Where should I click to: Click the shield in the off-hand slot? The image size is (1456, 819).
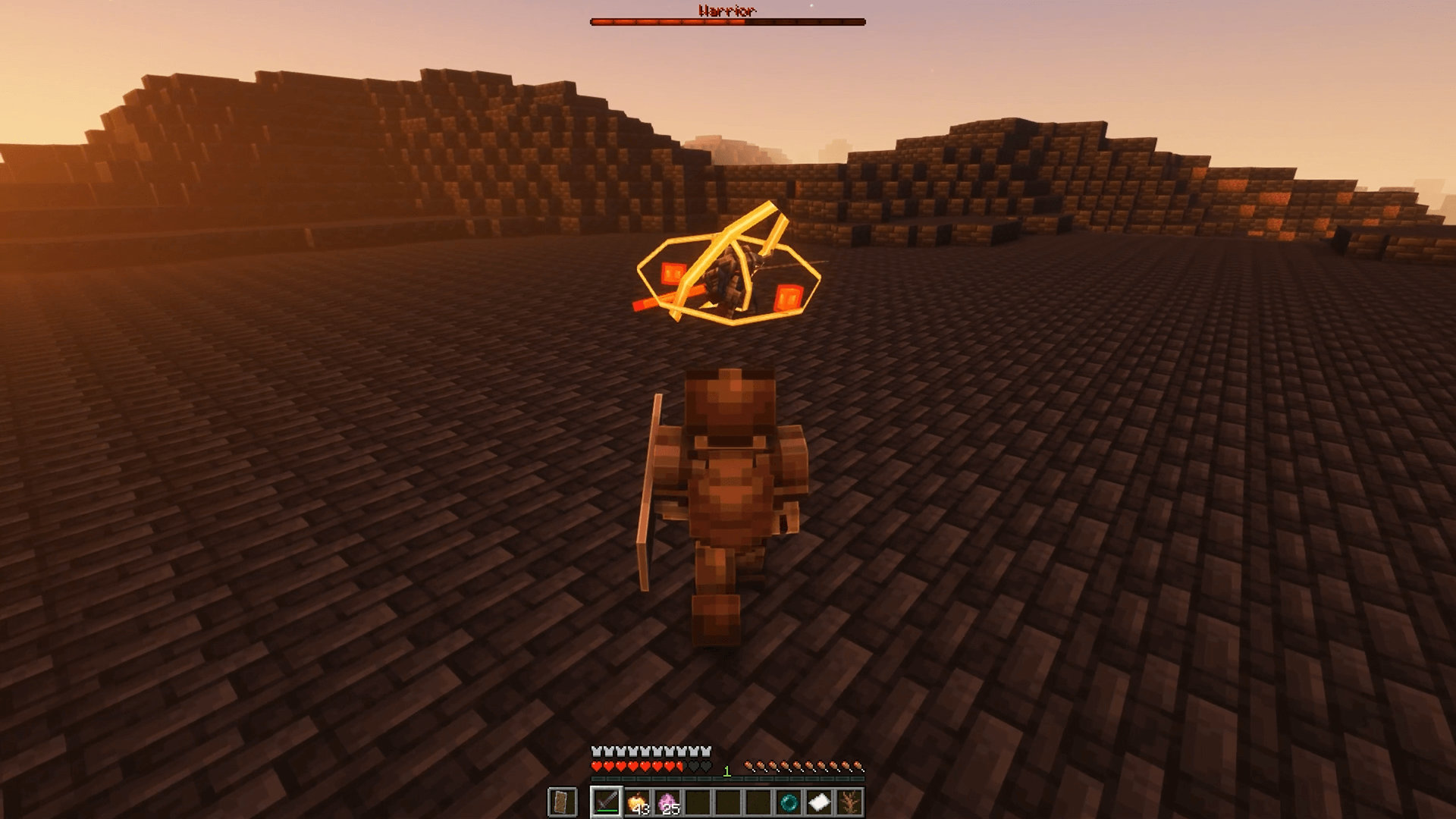563,802
